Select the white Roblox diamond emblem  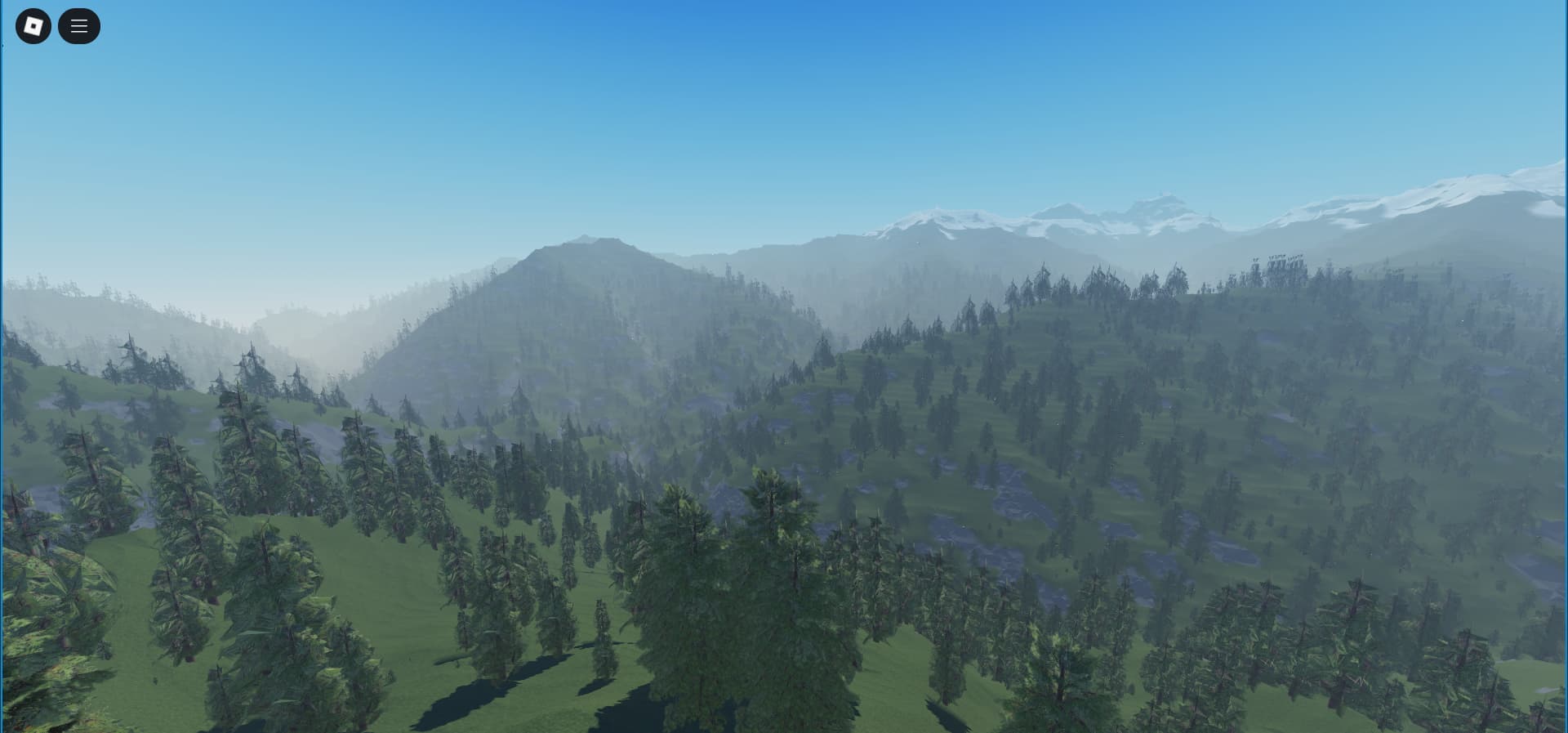[x=33, y=25]
